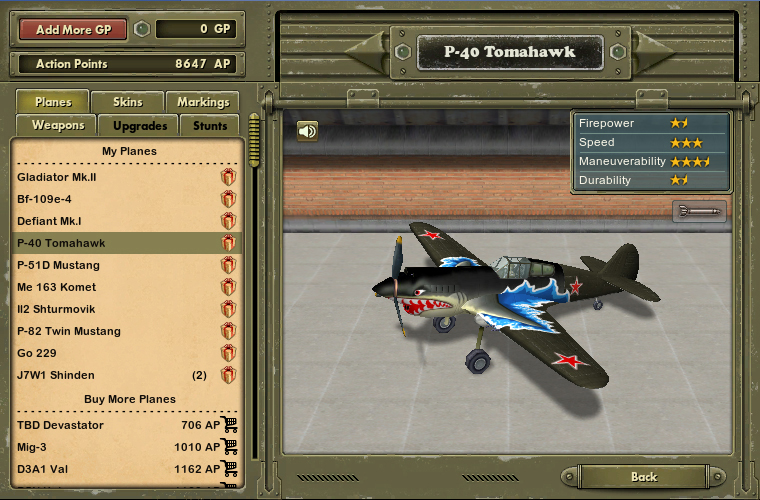Screen dimensions: 760x500
Task: Show the Upgrades tab
Action: pyautogui.click(x=139, y=125)
